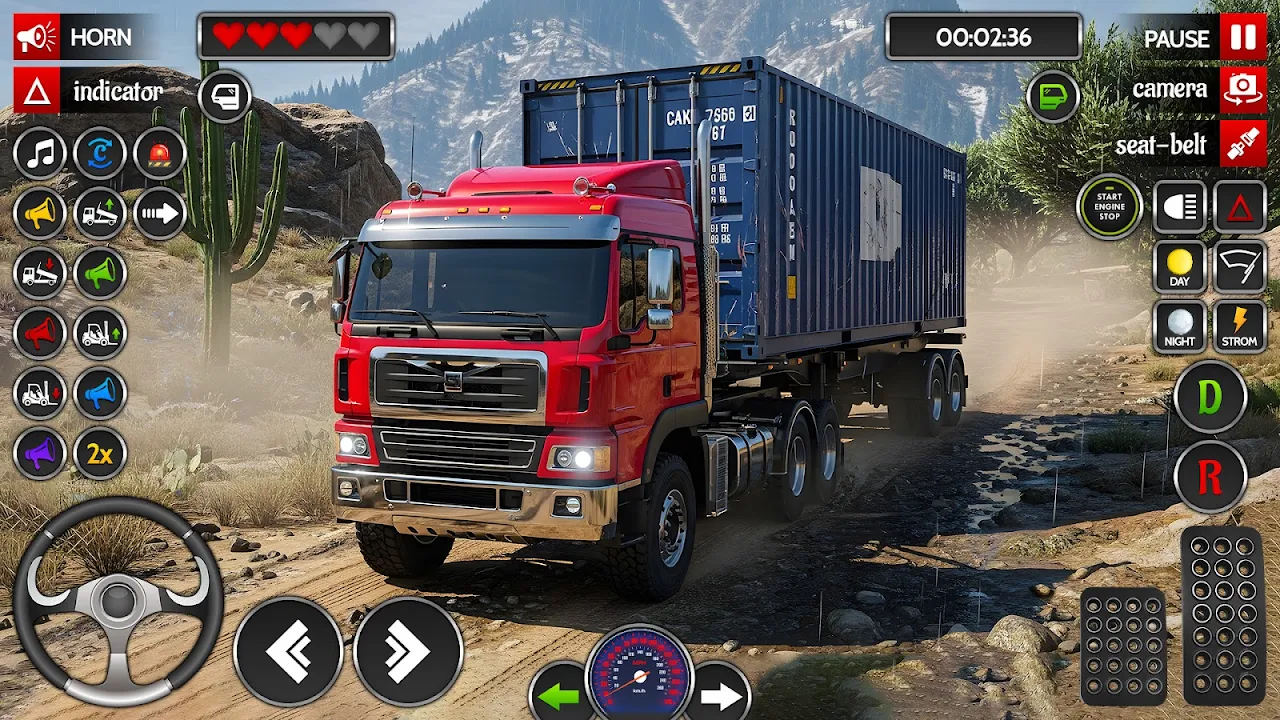This screenshot has height=720, width=1280.
Task: Shift into Reverse gear R
Action: tap(1210, 477)
